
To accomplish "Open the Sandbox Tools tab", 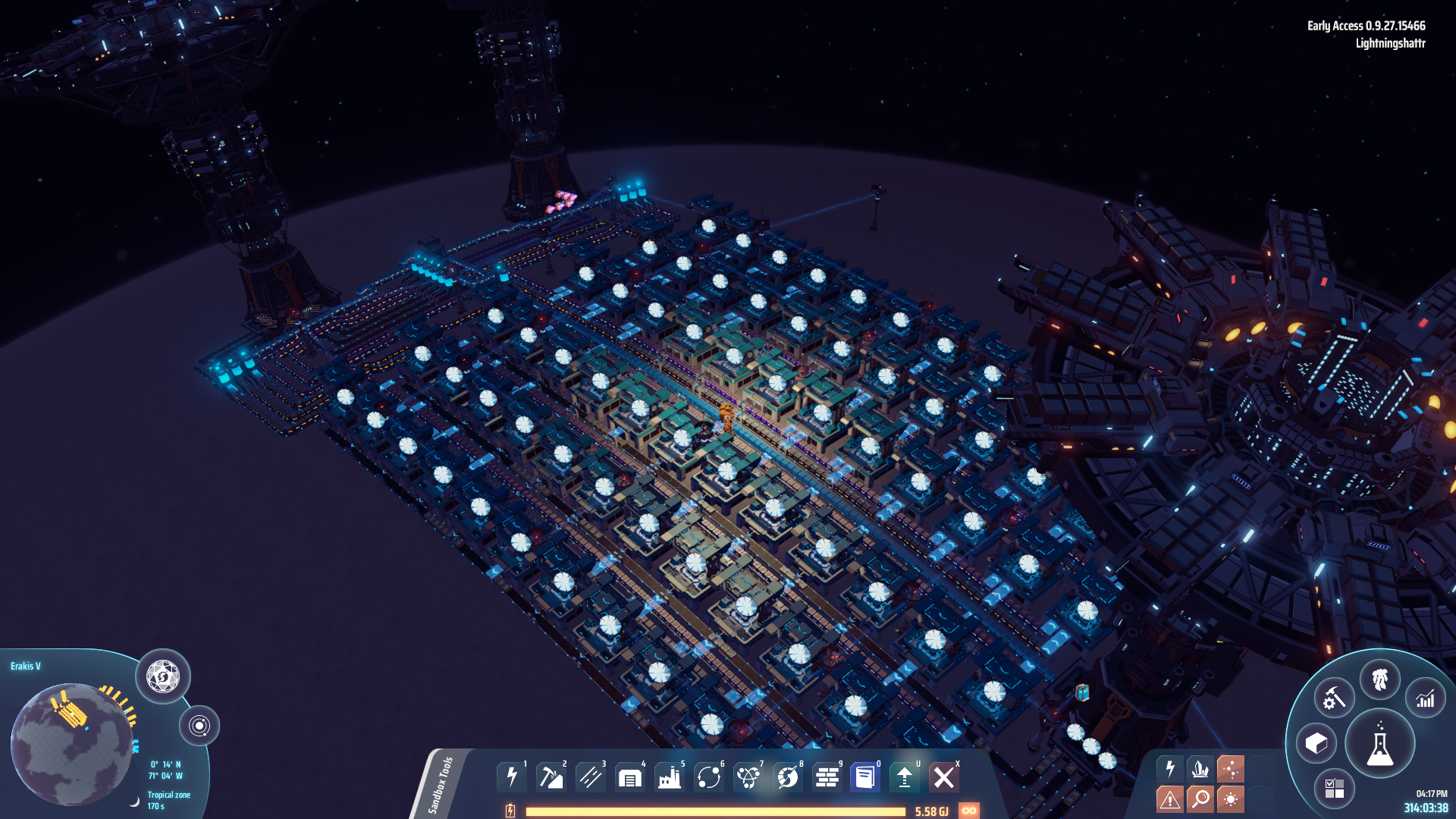I will tap(441, 784).
